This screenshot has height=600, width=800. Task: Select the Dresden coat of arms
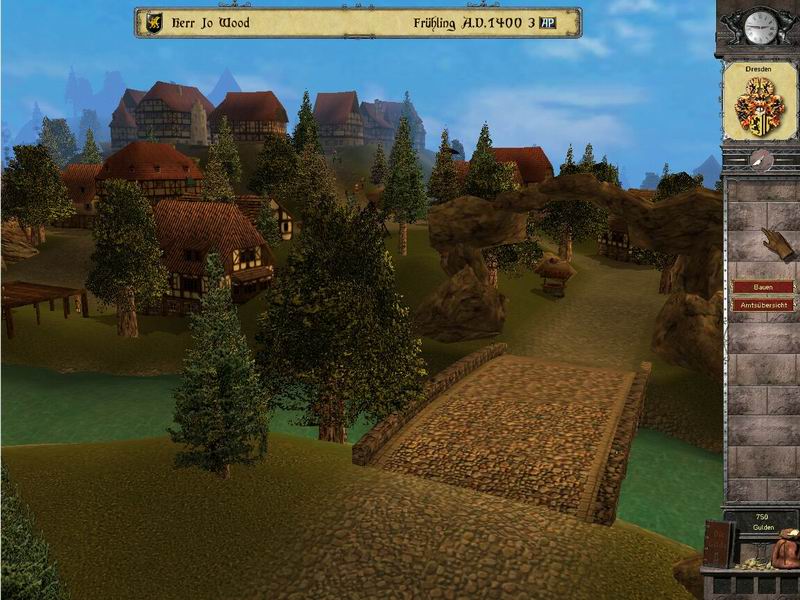point(760,105)
